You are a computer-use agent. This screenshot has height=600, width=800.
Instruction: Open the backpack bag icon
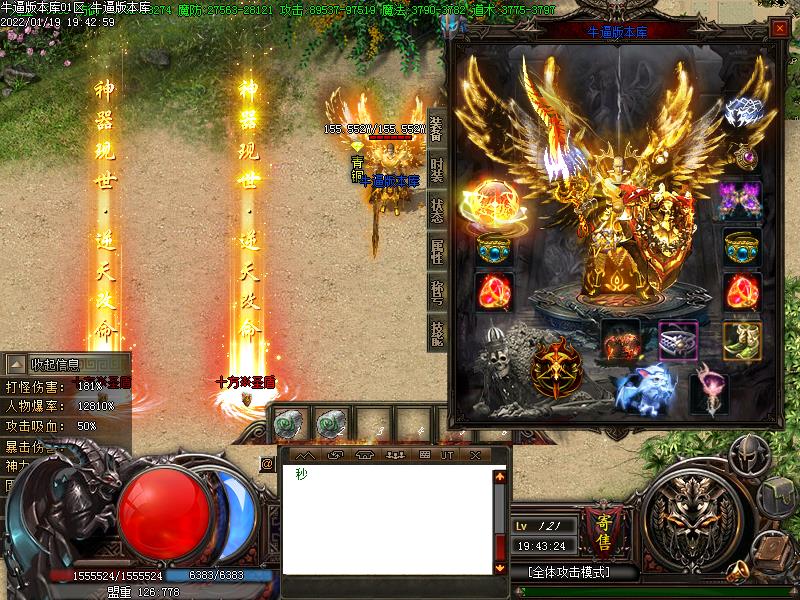(x=778, y=496)
